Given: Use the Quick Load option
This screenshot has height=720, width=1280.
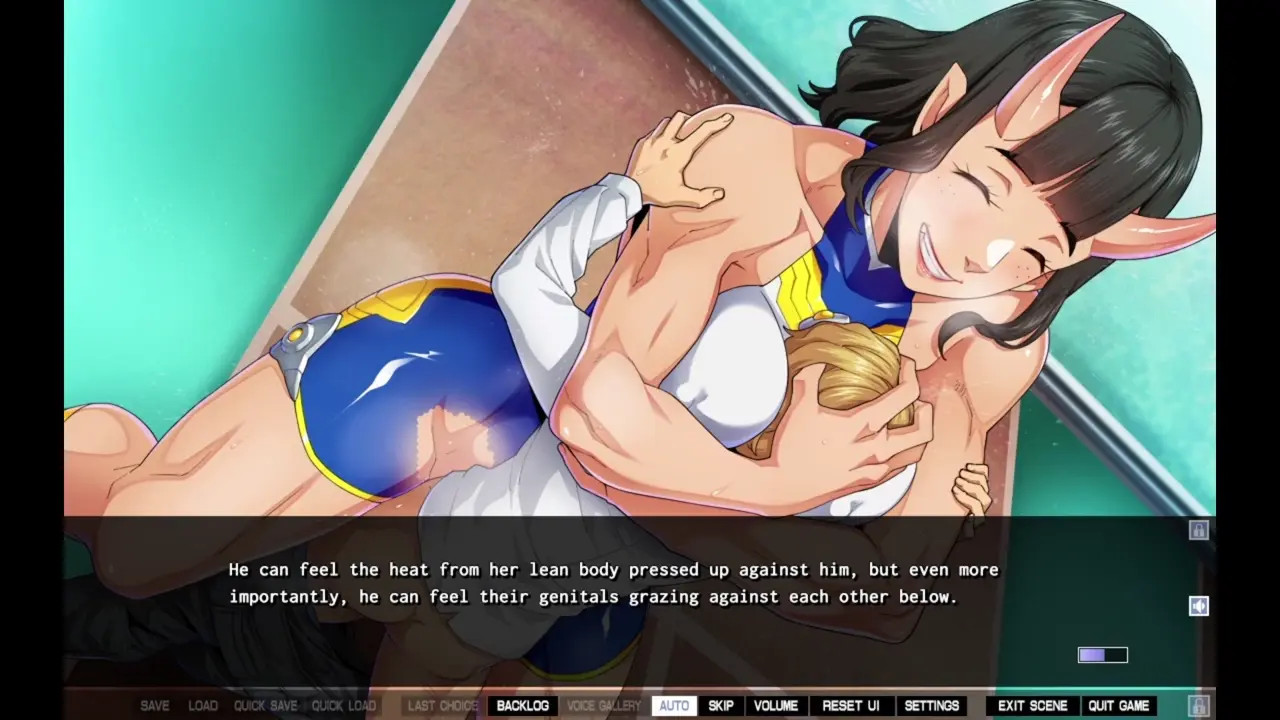Looking at the screenshot, I should click(344, 706).
